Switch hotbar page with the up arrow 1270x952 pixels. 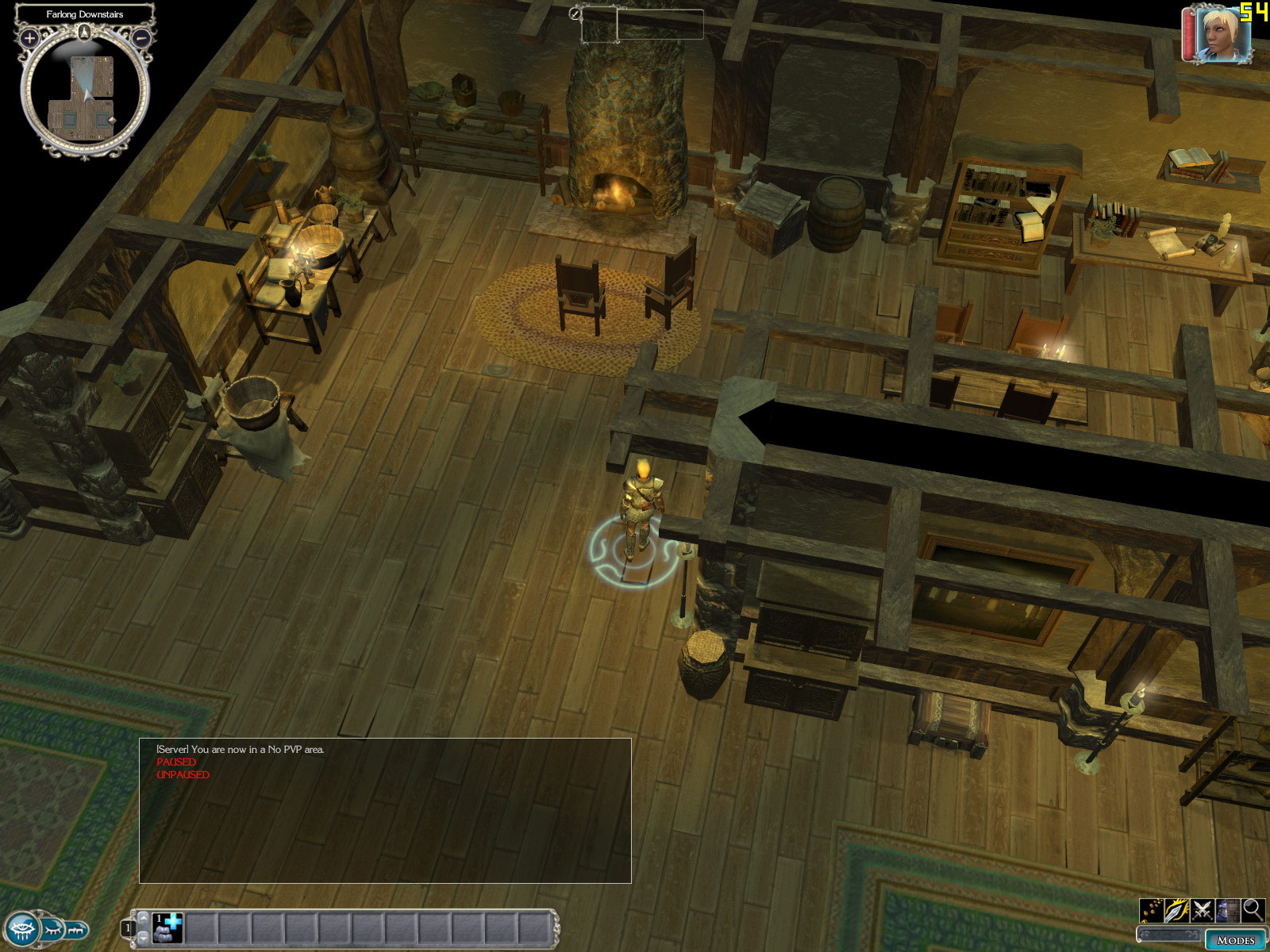(144, 917)
